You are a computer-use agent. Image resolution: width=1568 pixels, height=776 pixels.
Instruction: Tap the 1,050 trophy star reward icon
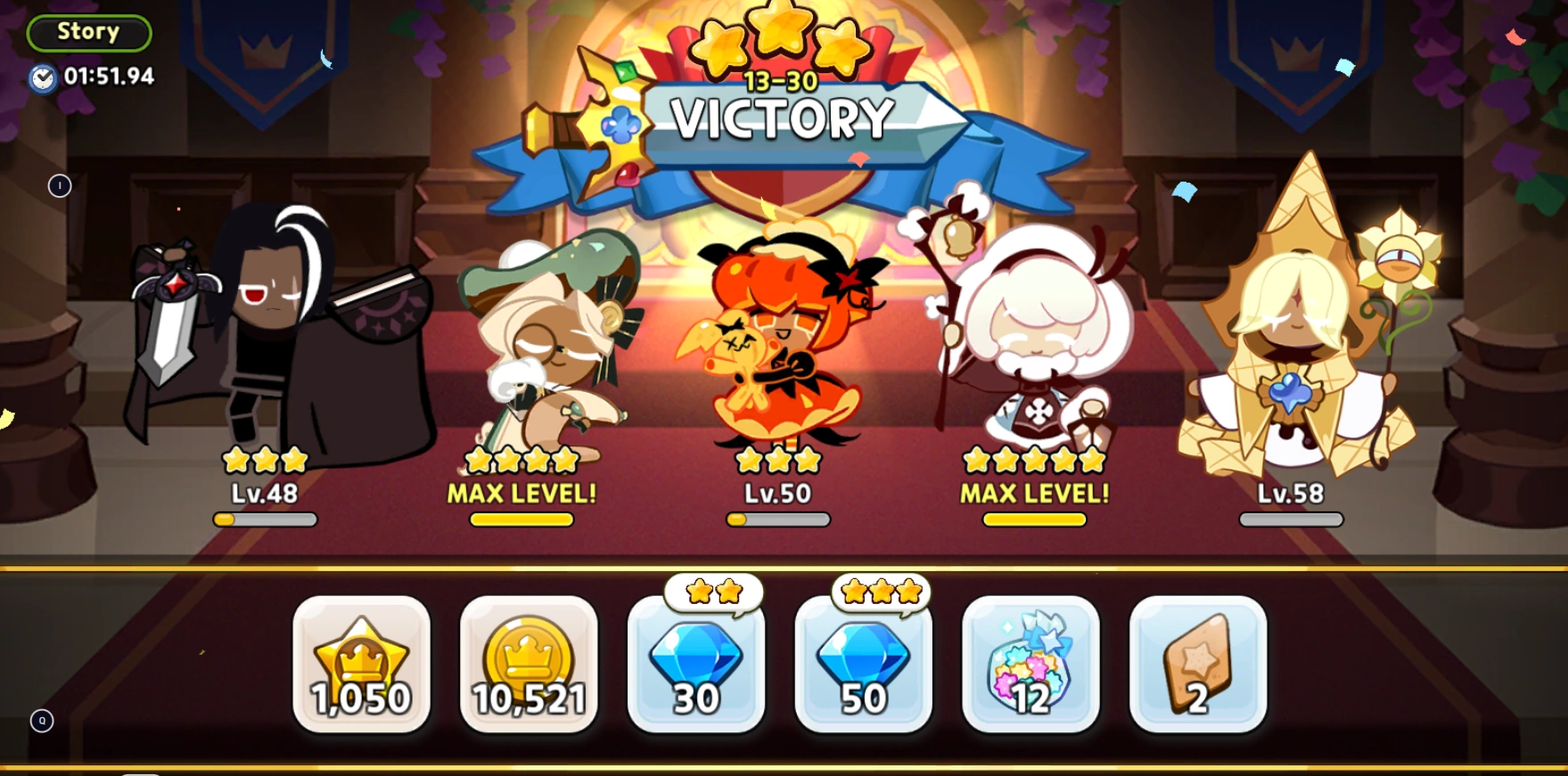361,666
